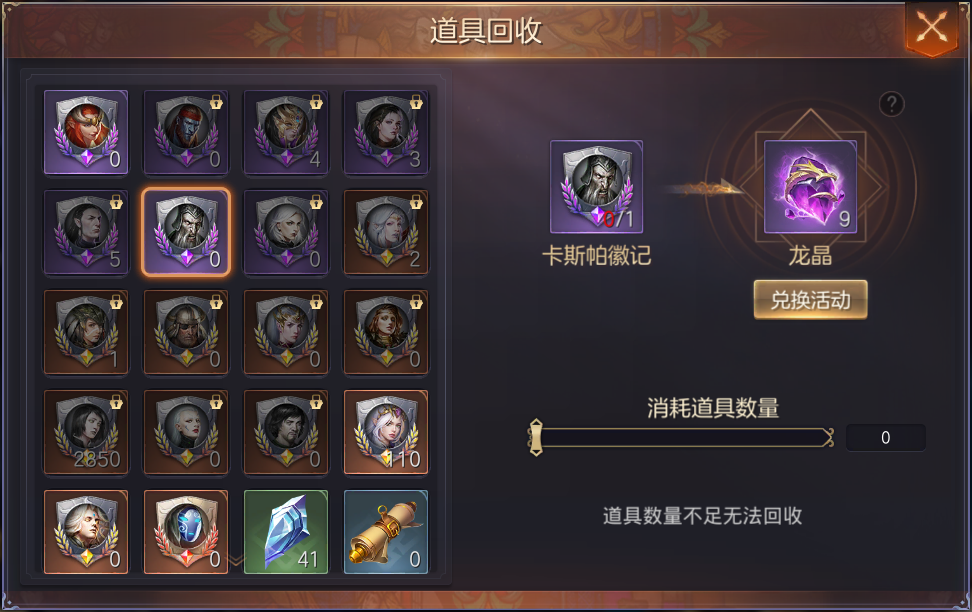Select the red-haired hero emblem slot
Viewport: 972px width, 612px height.
(86, 133)
